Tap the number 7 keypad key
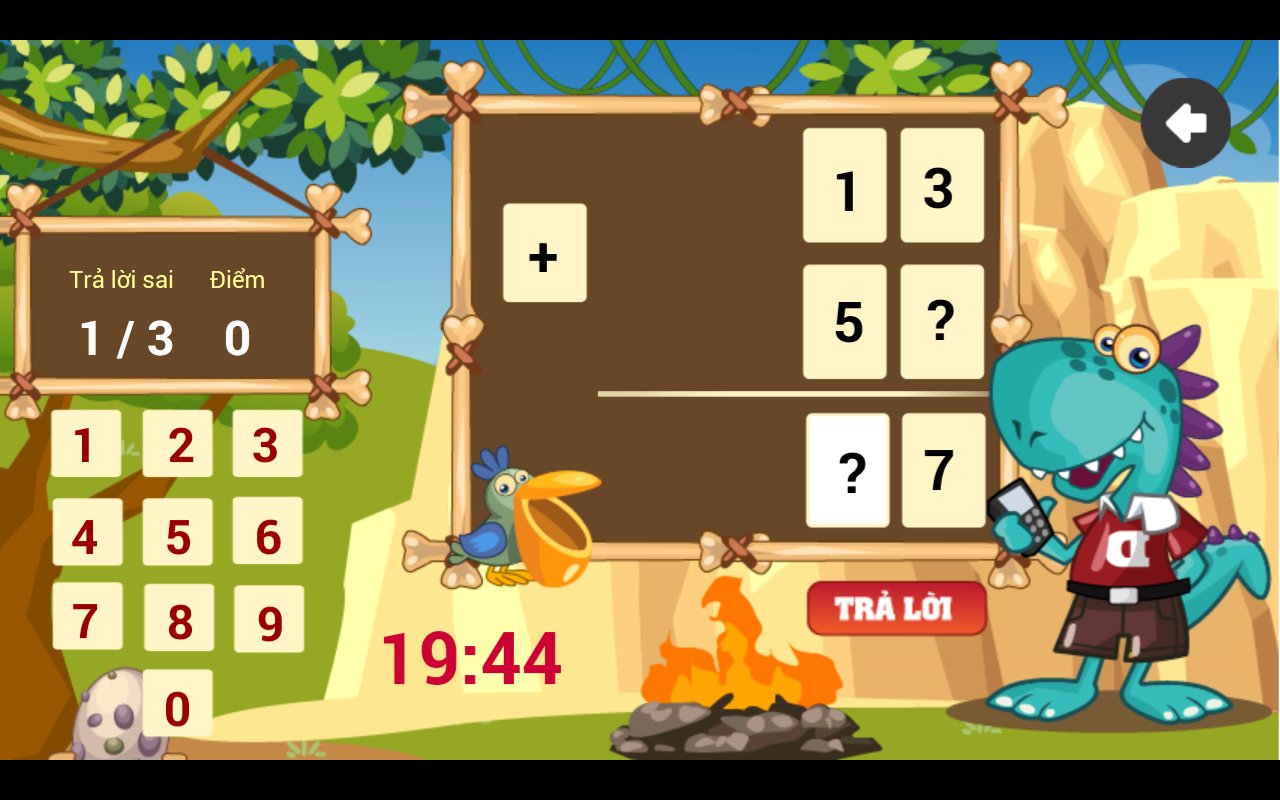The height and width of the screenshot is (800, 1280). [87, 618]
